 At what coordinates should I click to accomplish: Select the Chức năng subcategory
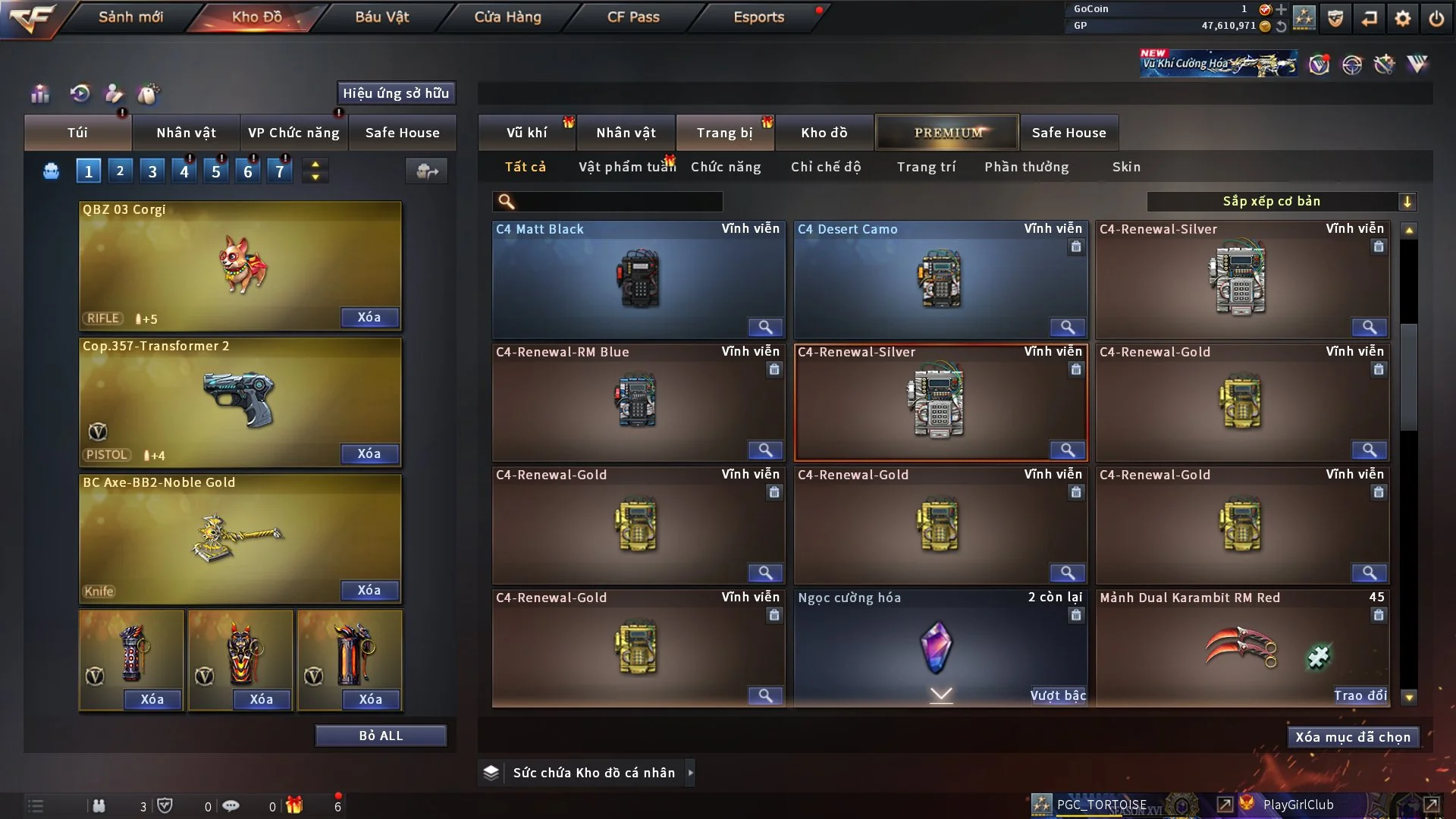pos(726,167)
